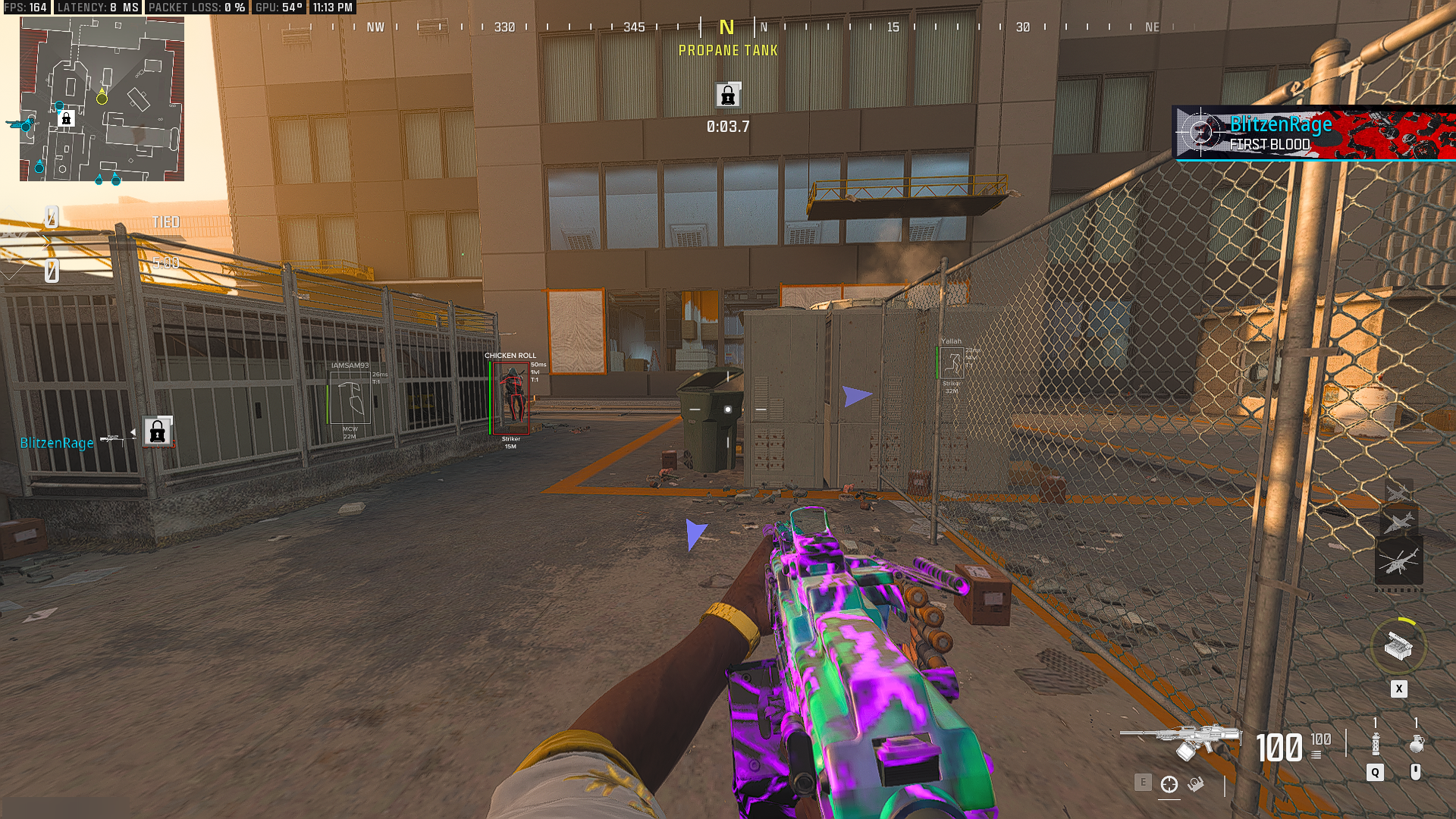Click the BlitzenRage First Blood banner

click(x=1313, y=133)
